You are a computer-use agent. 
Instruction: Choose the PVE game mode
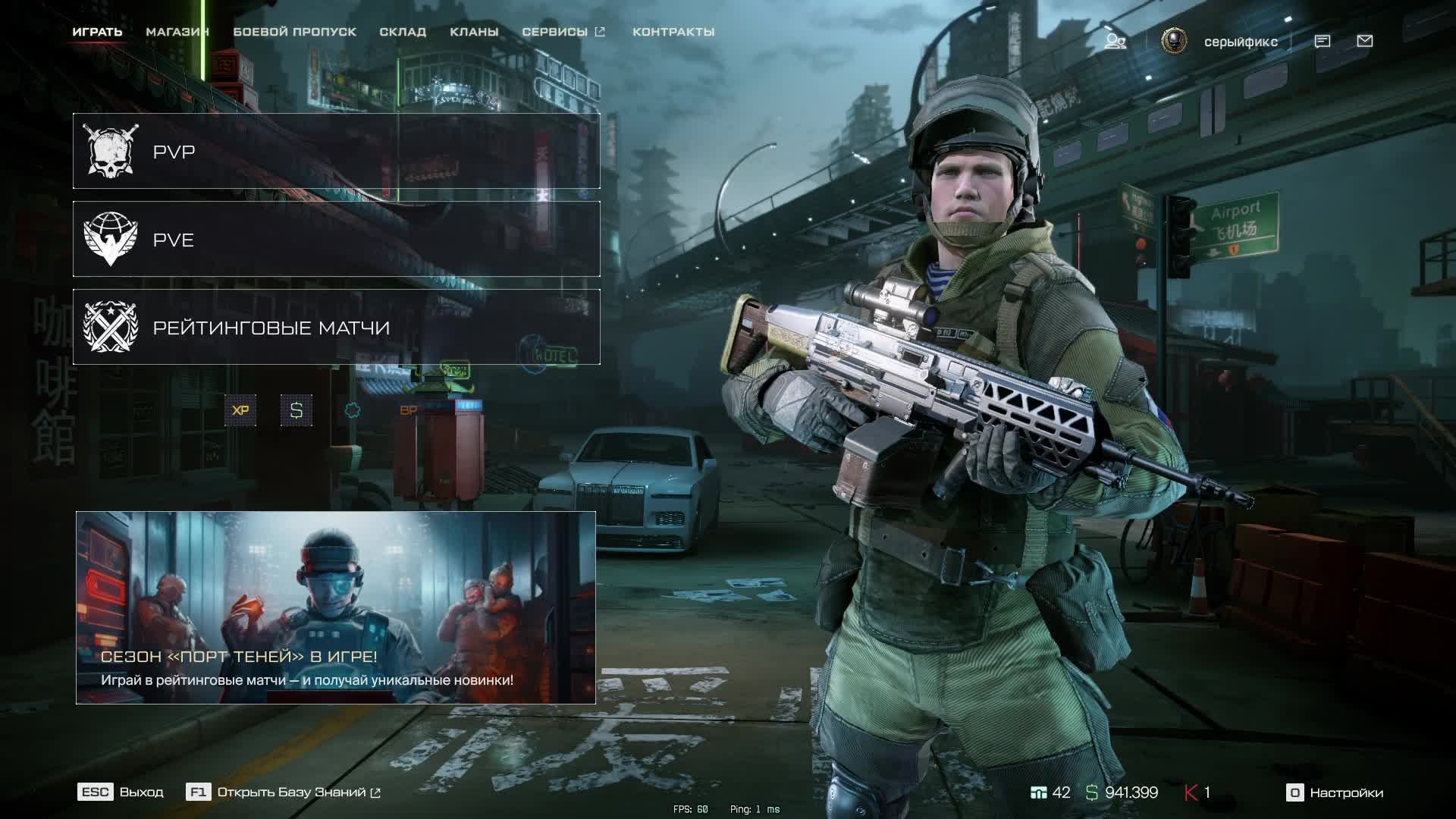point(336,240)
